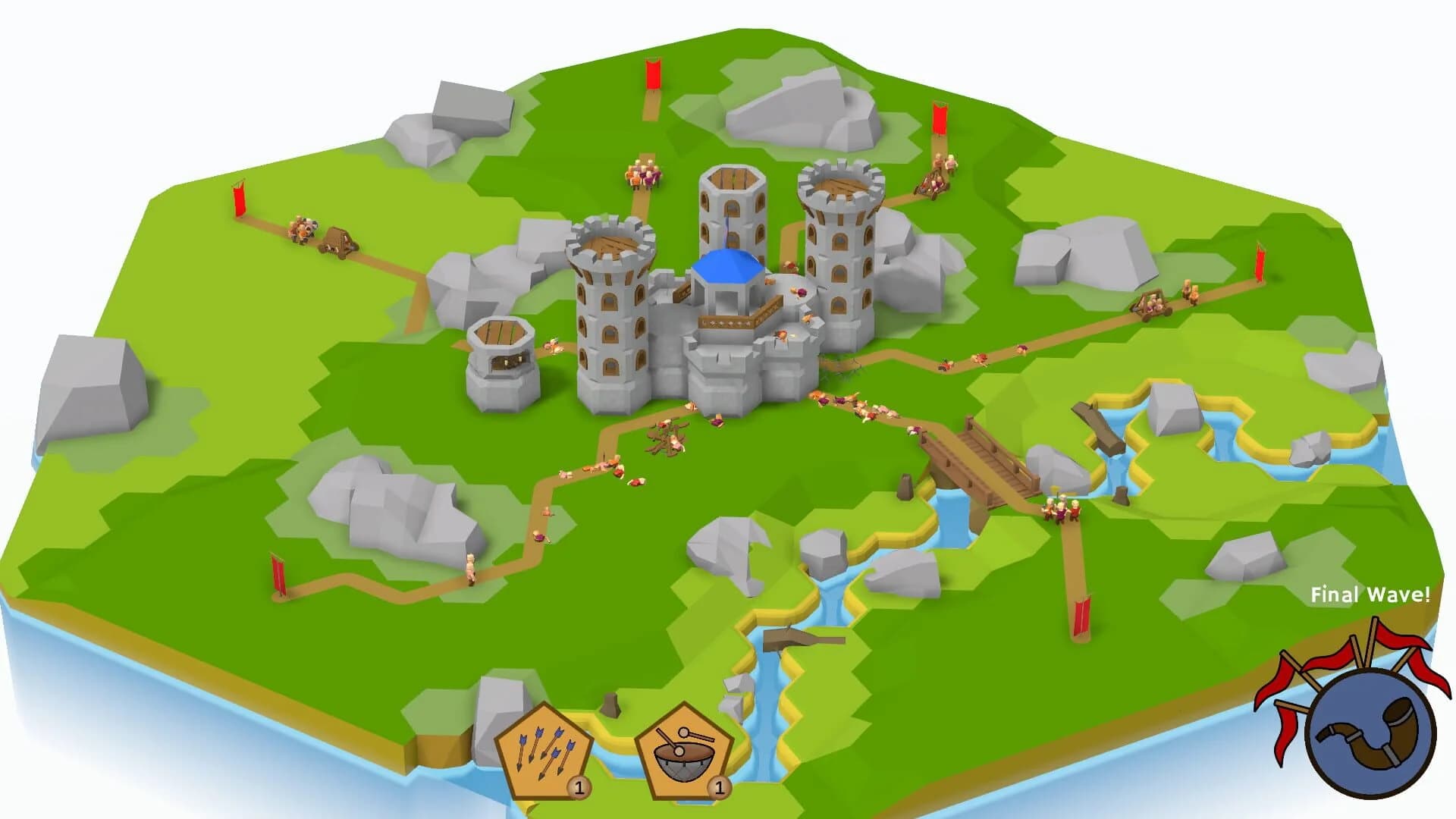
Task: Expand the arrow ability usage counter badge
Action: point(581,786)
